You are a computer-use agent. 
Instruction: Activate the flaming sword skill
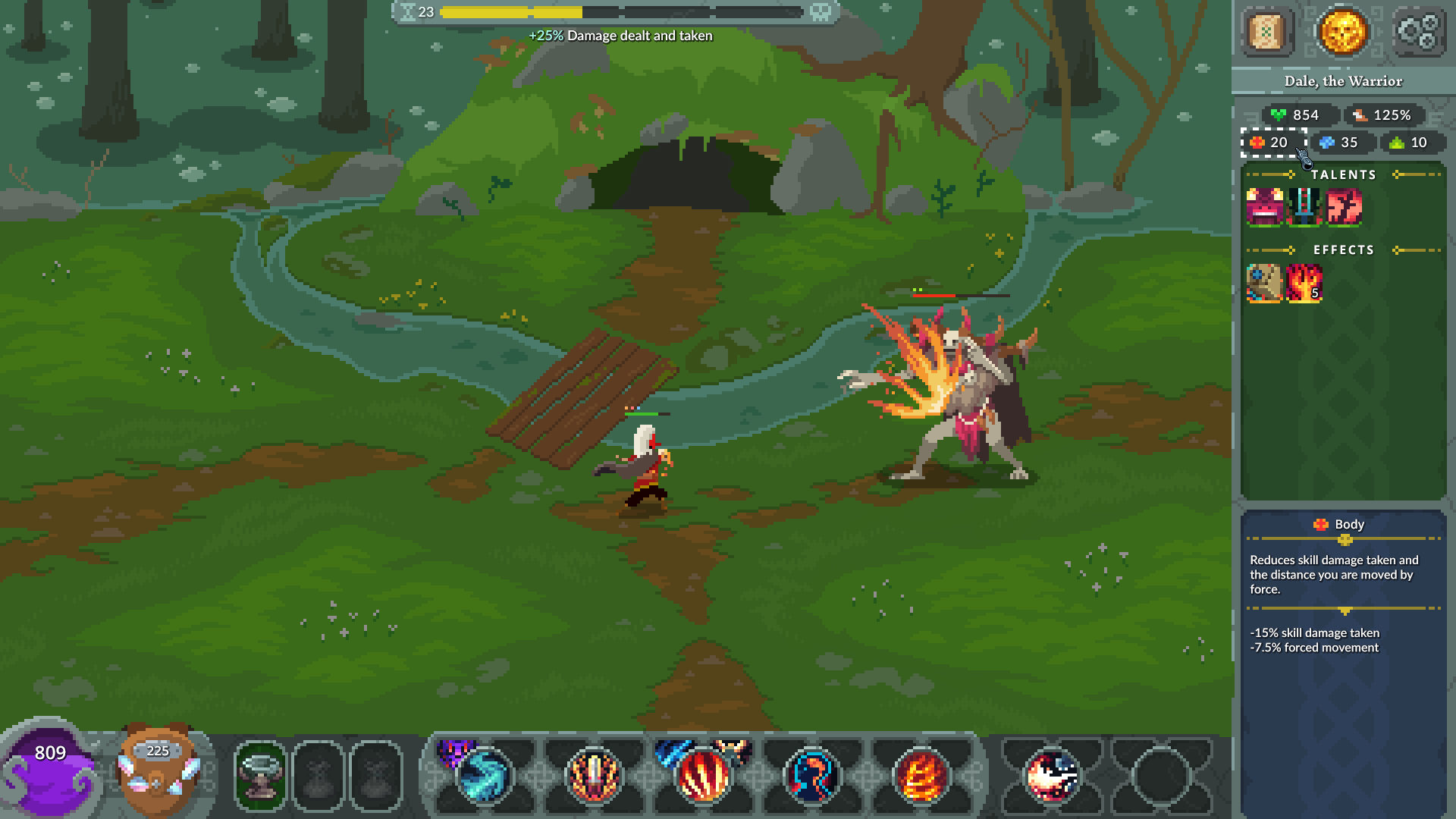593,776
